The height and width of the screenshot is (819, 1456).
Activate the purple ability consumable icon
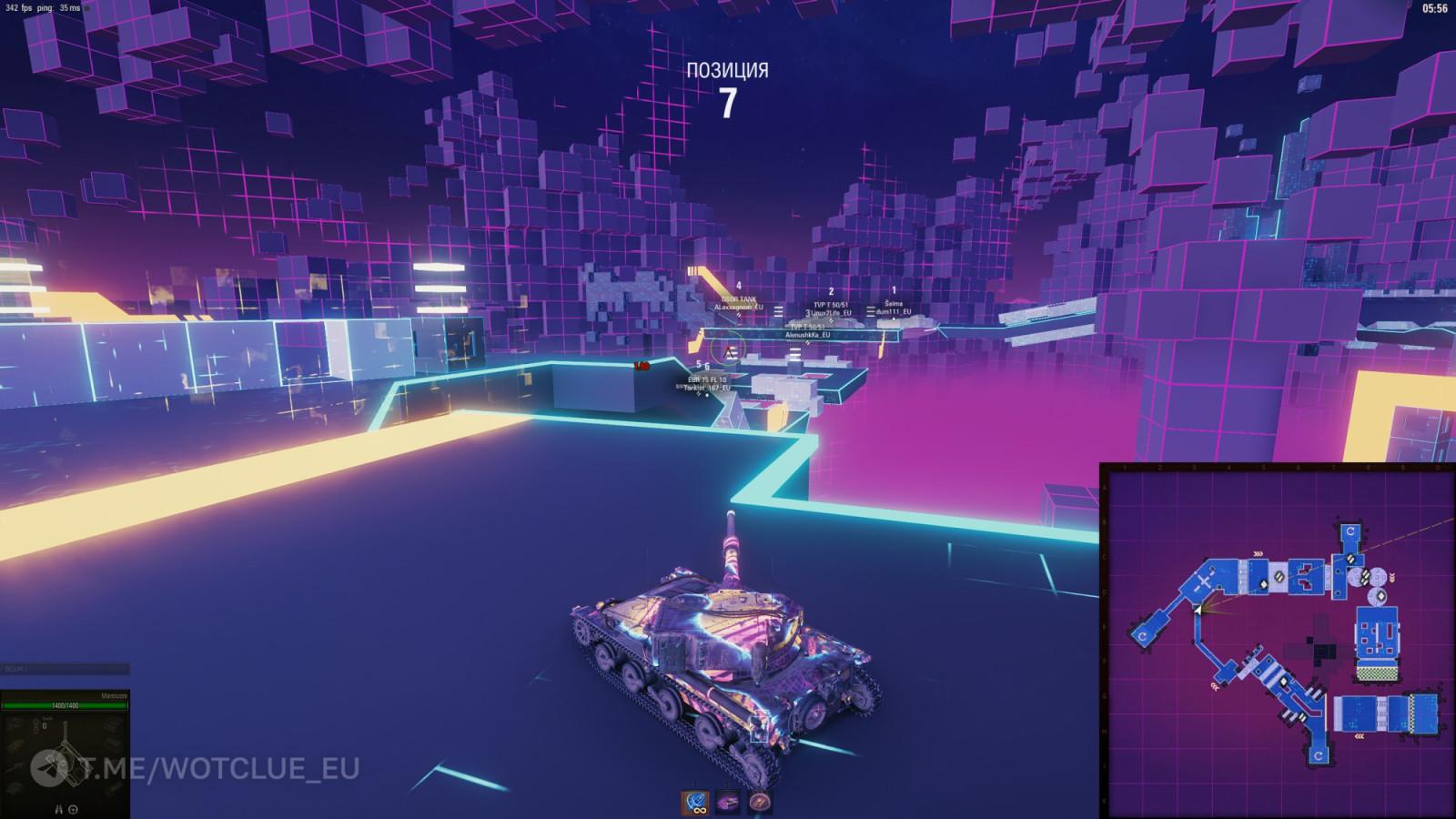point(728,801)
